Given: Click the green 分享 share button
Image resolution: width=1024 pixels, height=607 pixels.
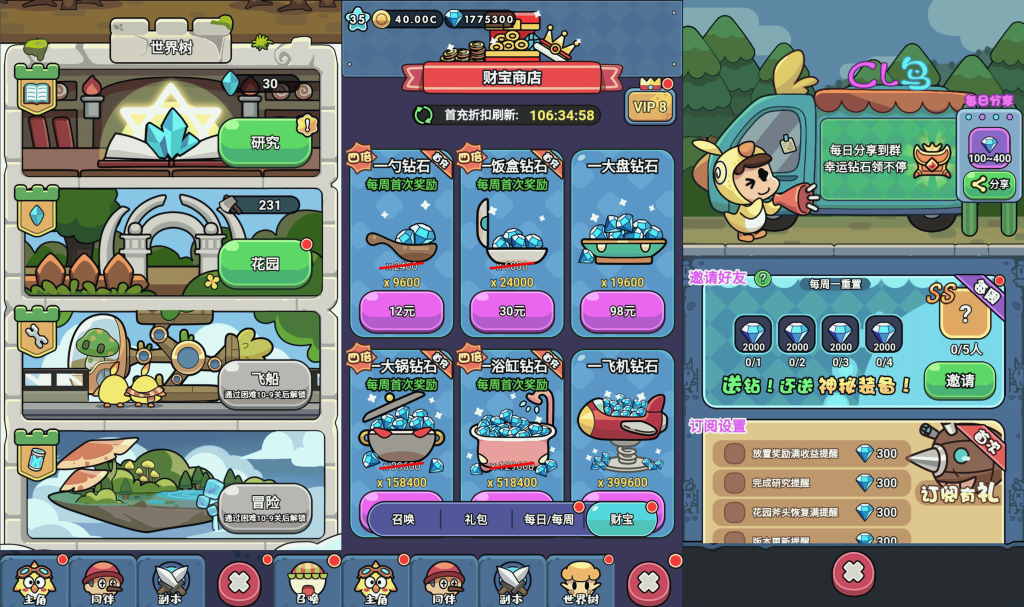Looking at the screenshot, I should tap(989, 184).
